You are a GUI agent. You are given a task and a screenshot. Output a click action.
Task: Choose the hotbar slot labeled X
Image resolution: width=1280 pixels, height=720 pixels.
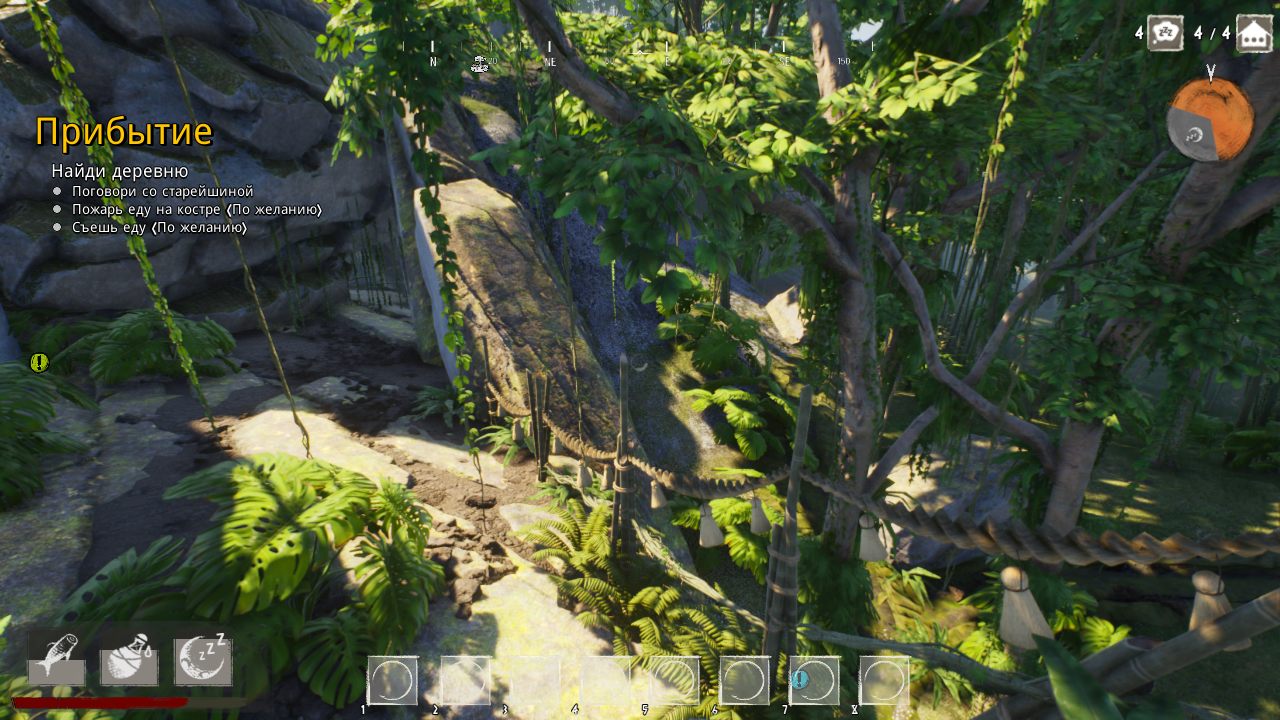(x=884, y=681)
